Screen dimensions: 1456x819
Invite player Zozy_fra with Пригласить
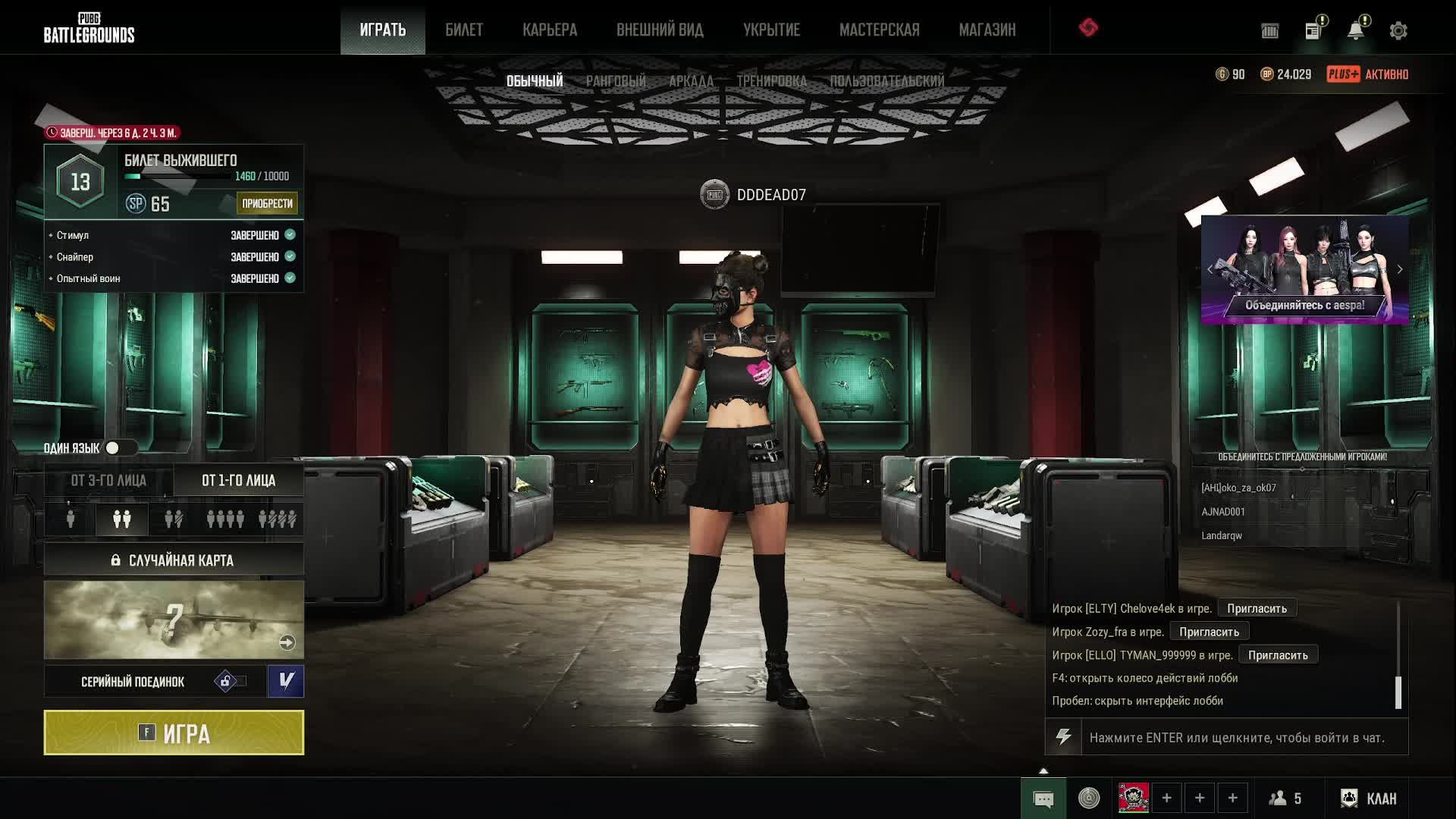(x=1209, y=632)
